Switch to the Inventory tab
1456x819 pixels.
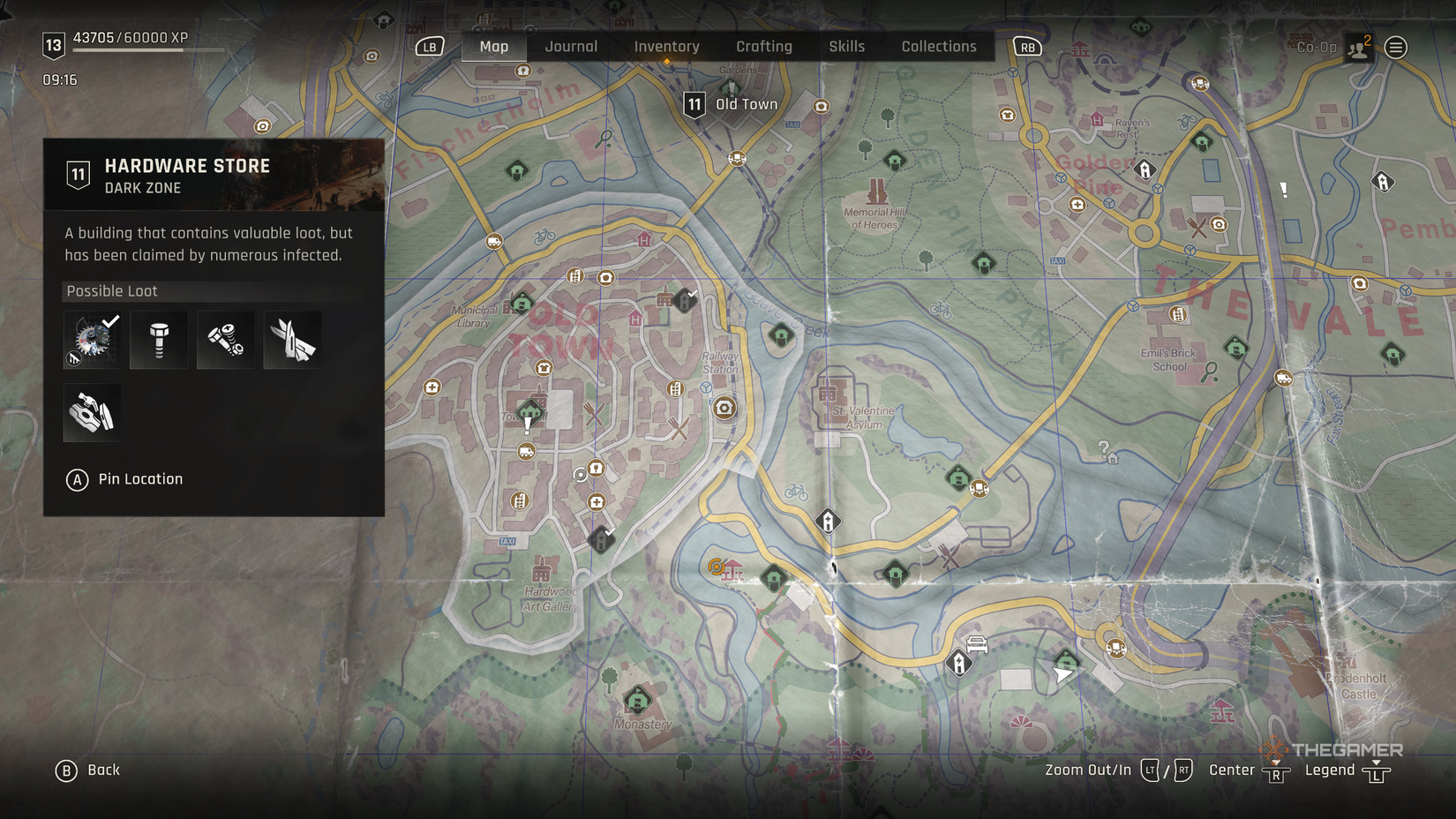pyautogui.click(x=666, y=46)
